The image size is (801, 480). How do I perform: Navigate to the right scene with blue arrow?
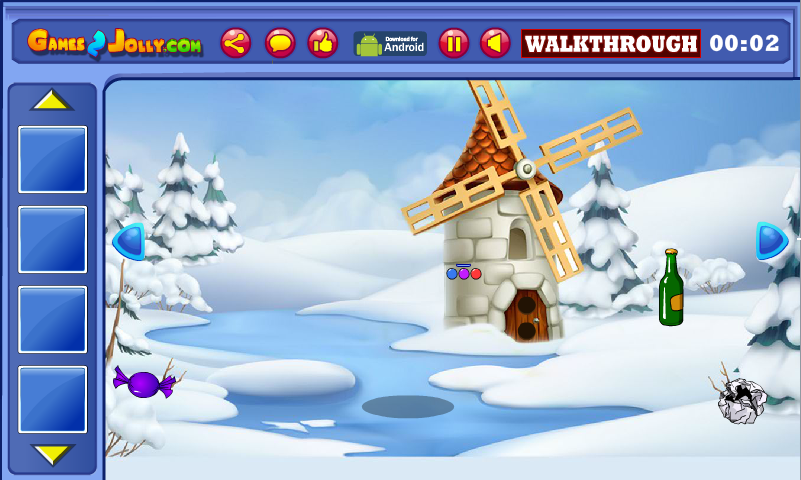(771, 241)
